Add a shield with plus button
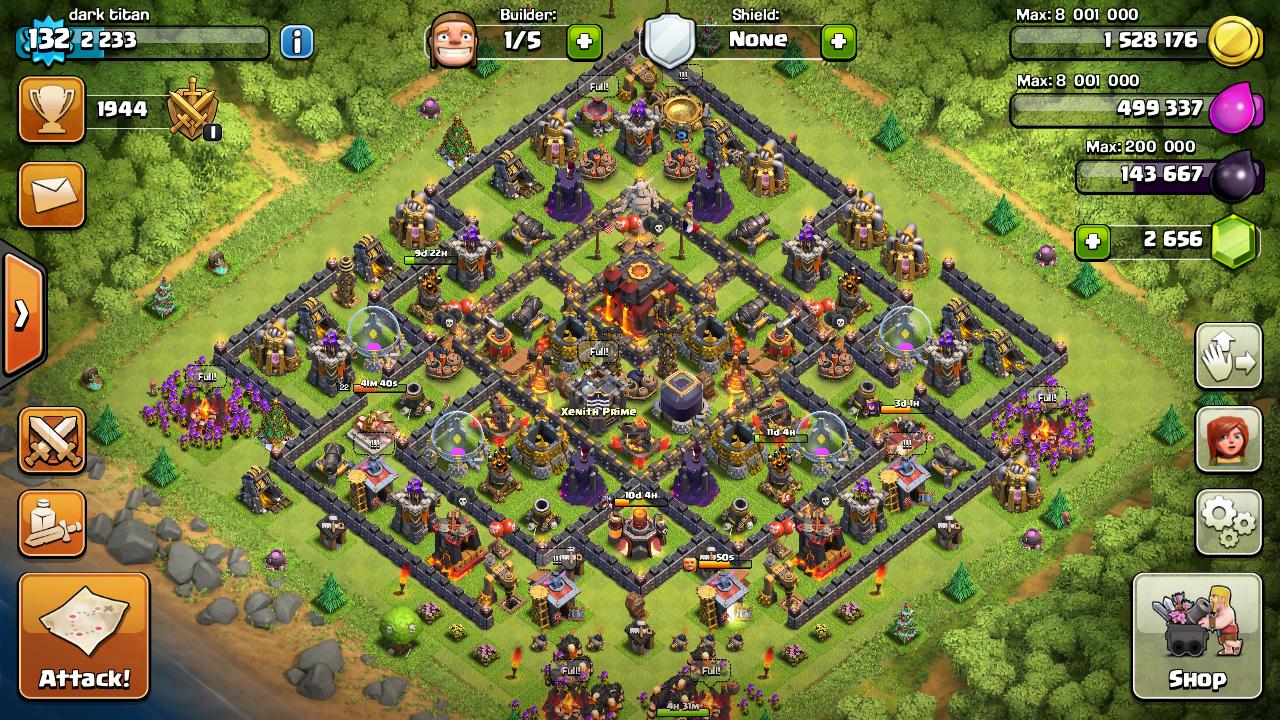Viewport: 1280px width, 720px height. pyautogui.click(x=838, y=41)
